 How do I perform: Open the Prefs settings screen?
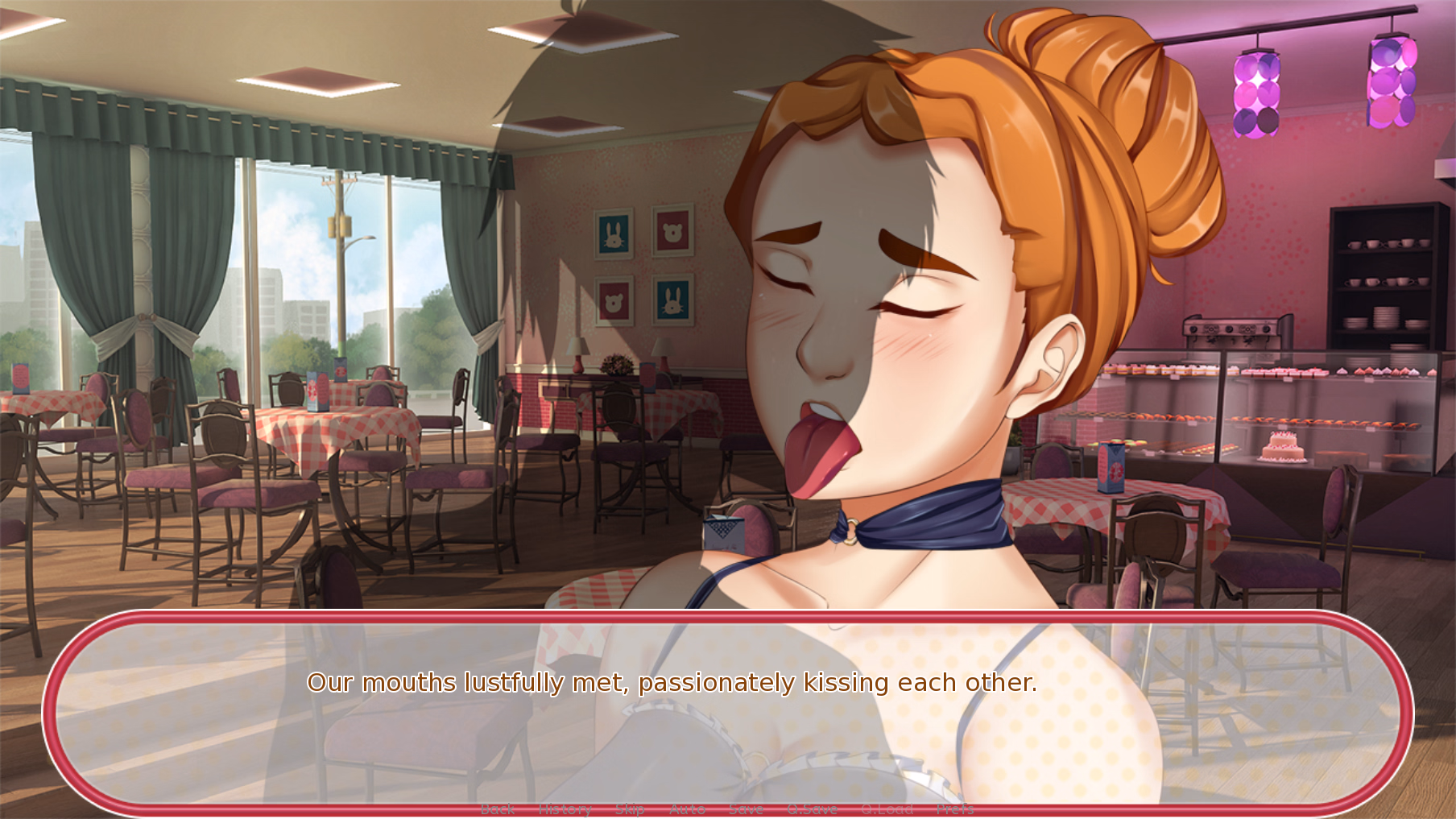point(955,809)
